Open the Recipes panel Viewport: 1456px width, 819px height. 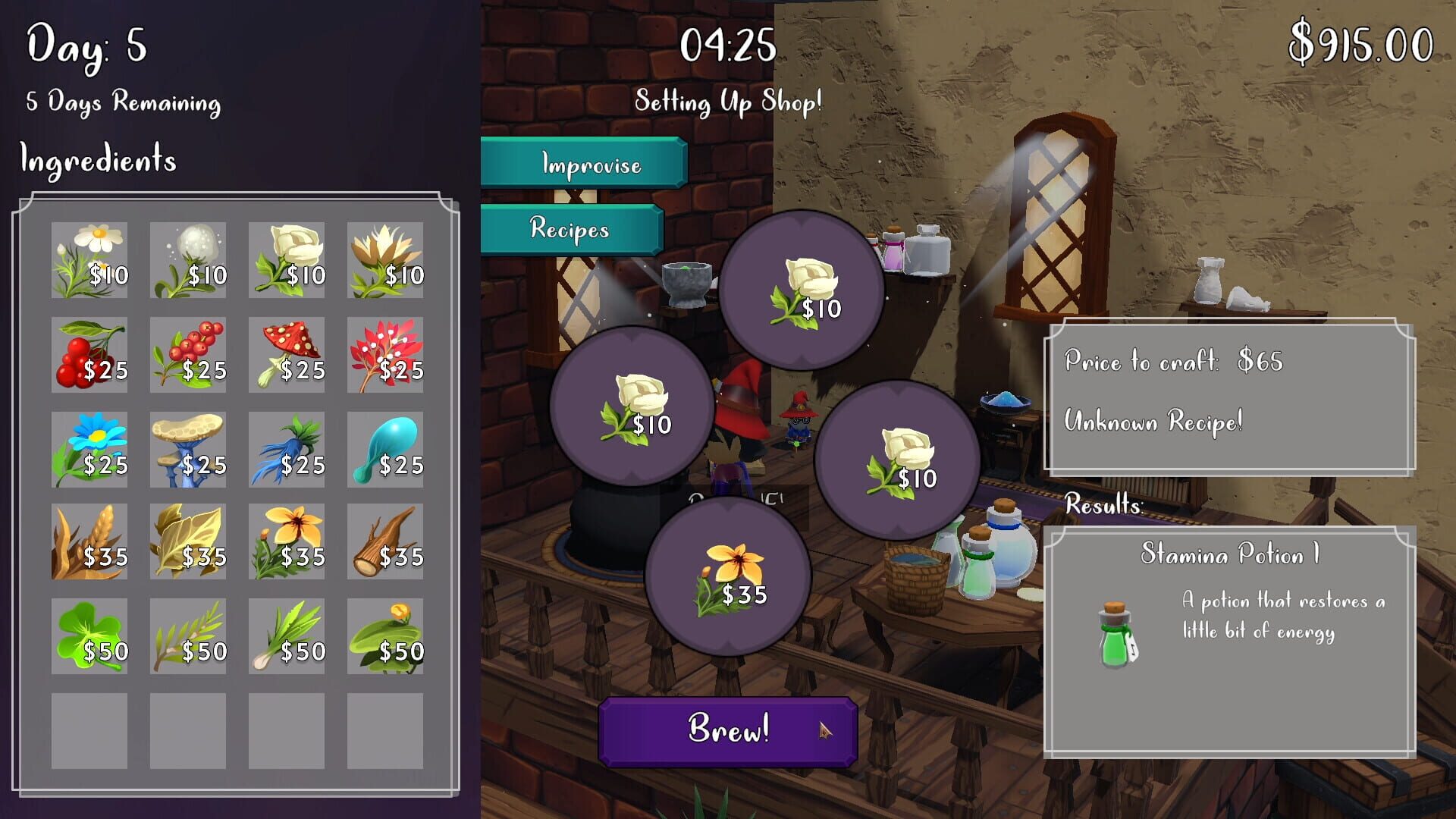[x=570, y=231]
